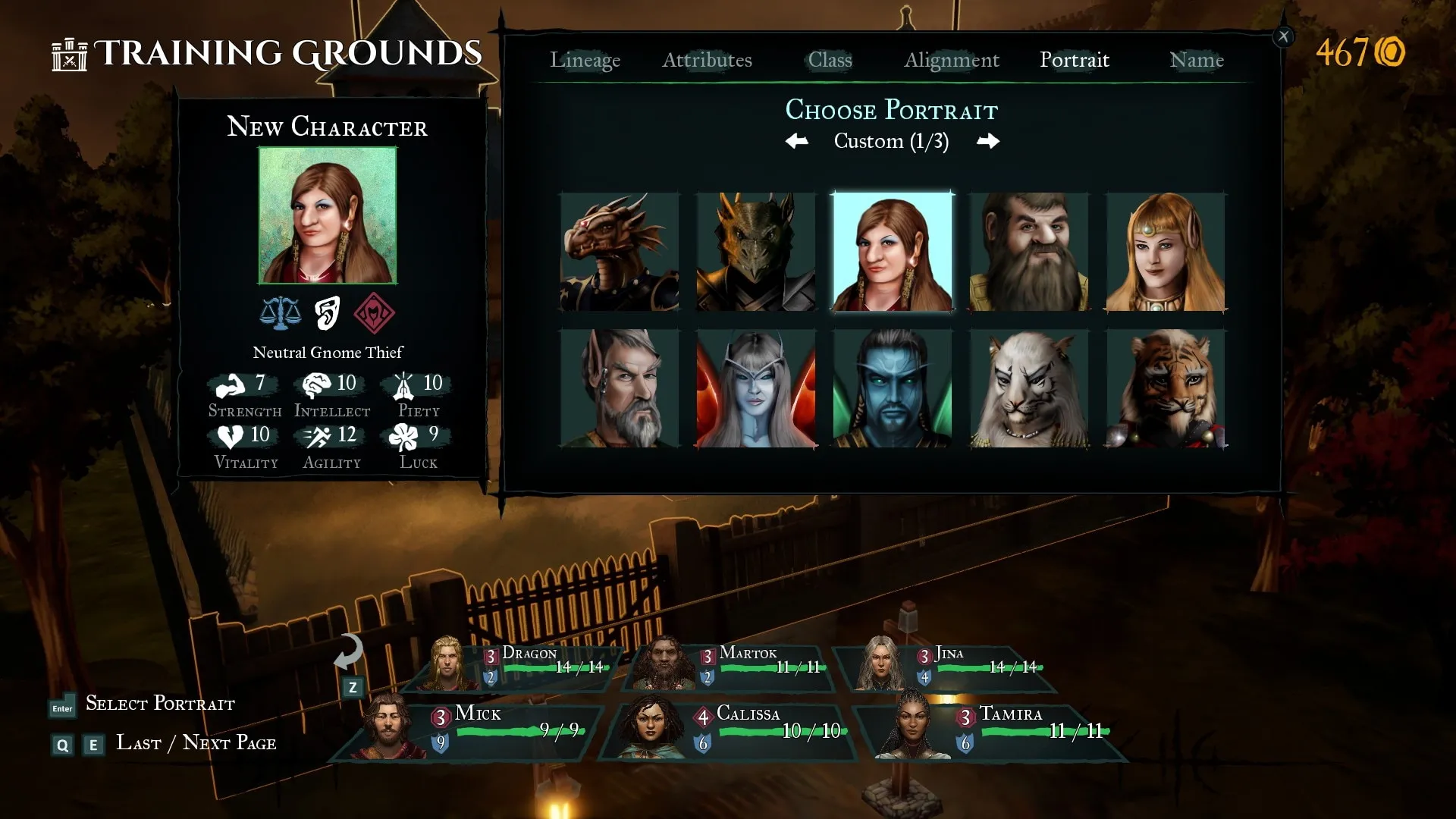Select the pale winged fairy portrait

pyautogui.click(x=756, y=388)
